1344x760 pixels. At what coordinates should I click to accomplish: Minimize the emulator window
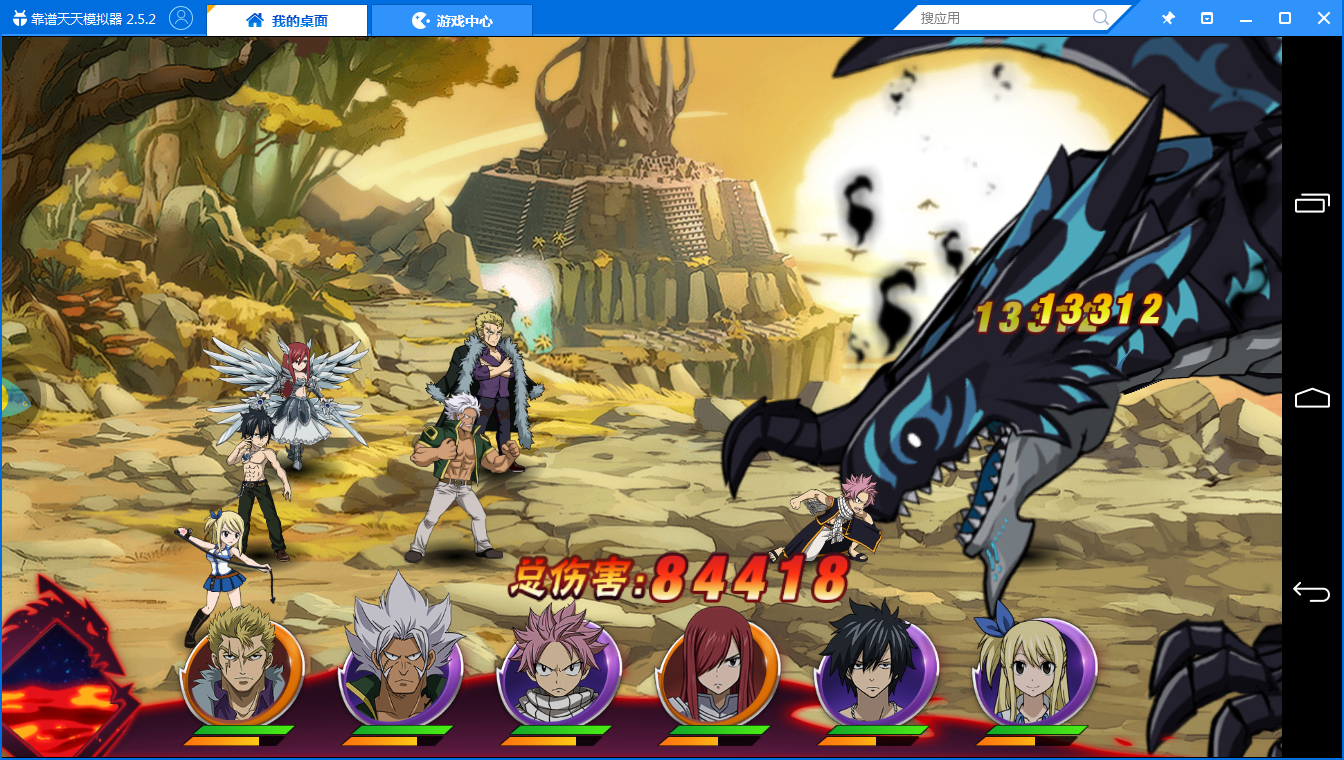(1246, 18)
